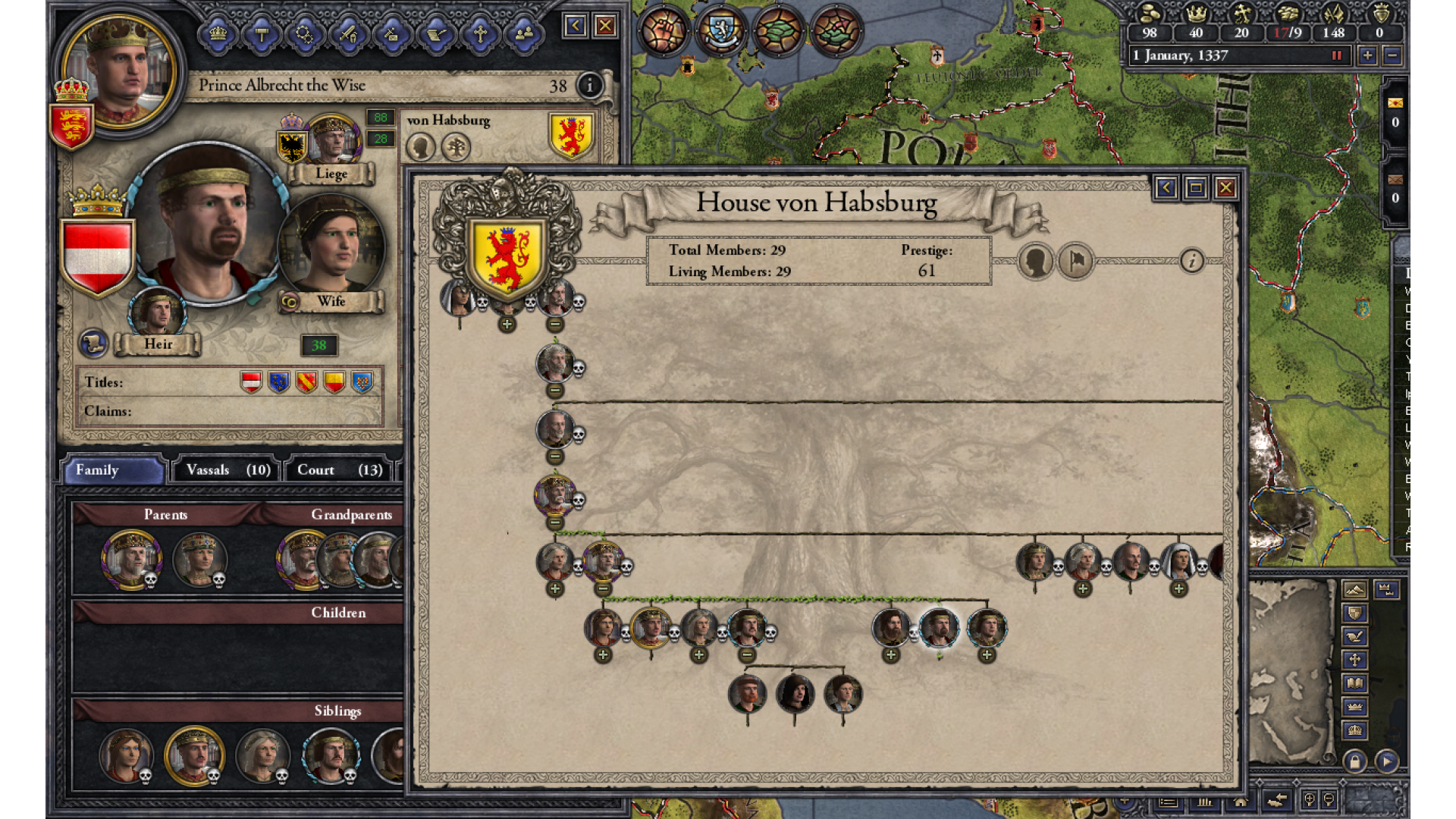Toggle the red pause button by the date
1456x819 pixels.
click(1336, 55)
